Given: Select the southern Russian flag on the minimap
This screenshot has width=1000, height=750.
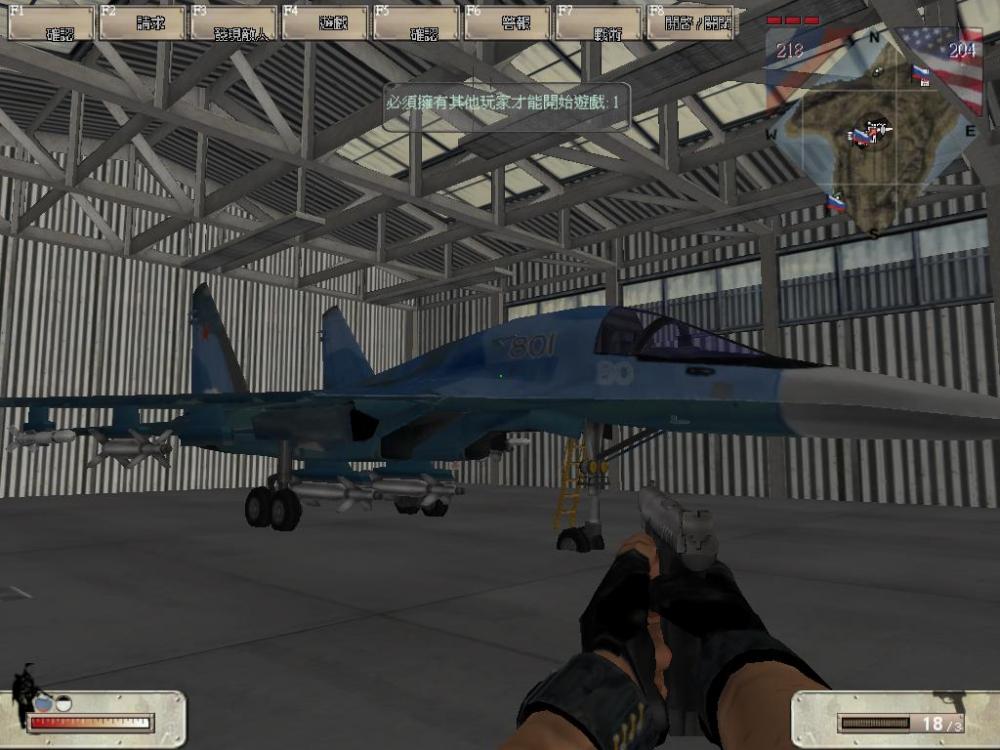Looking at the screenshot, I should pos(835,204).
